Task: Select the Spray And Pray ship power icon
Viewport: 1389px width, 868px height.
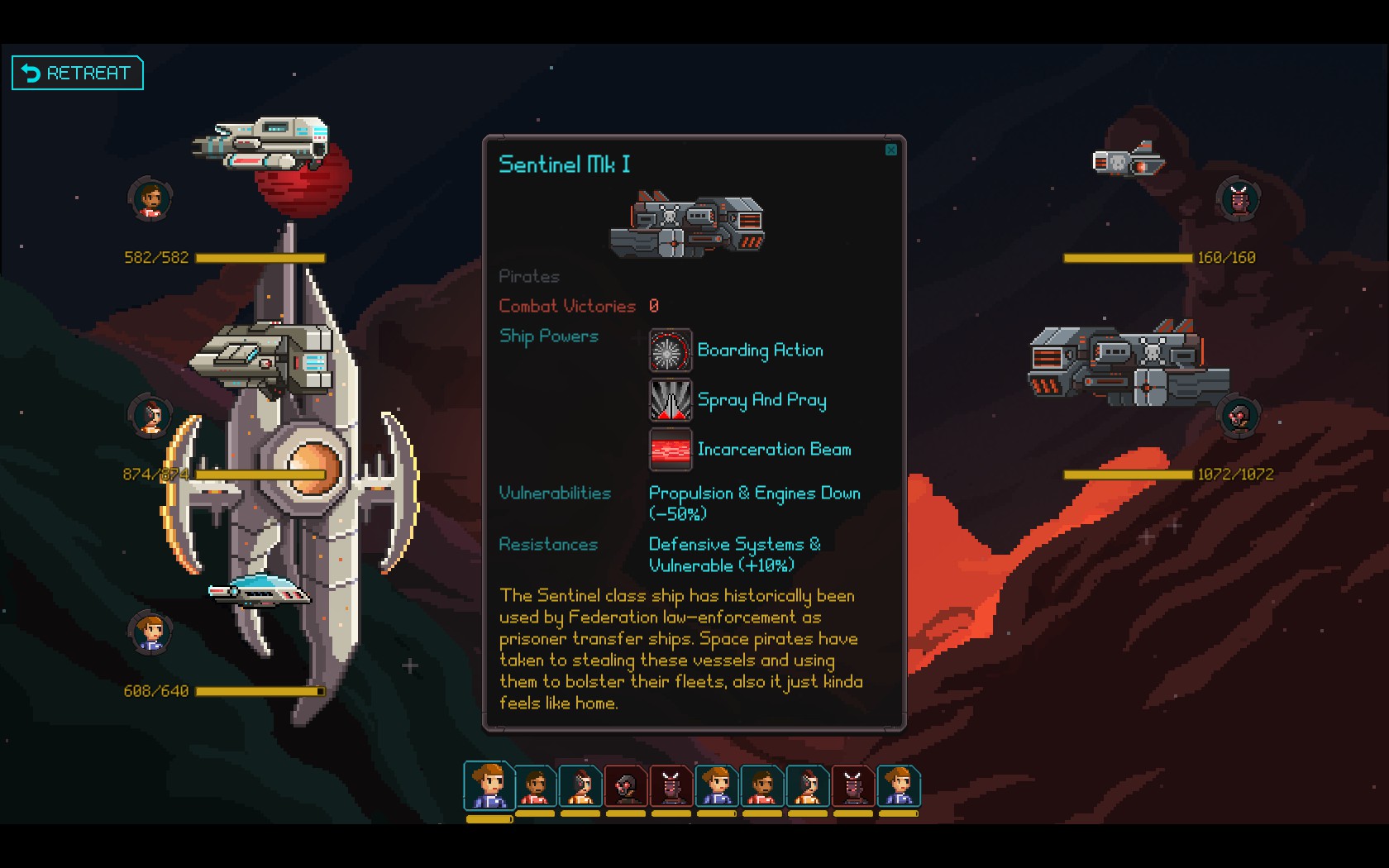Action: click(671, 399)
